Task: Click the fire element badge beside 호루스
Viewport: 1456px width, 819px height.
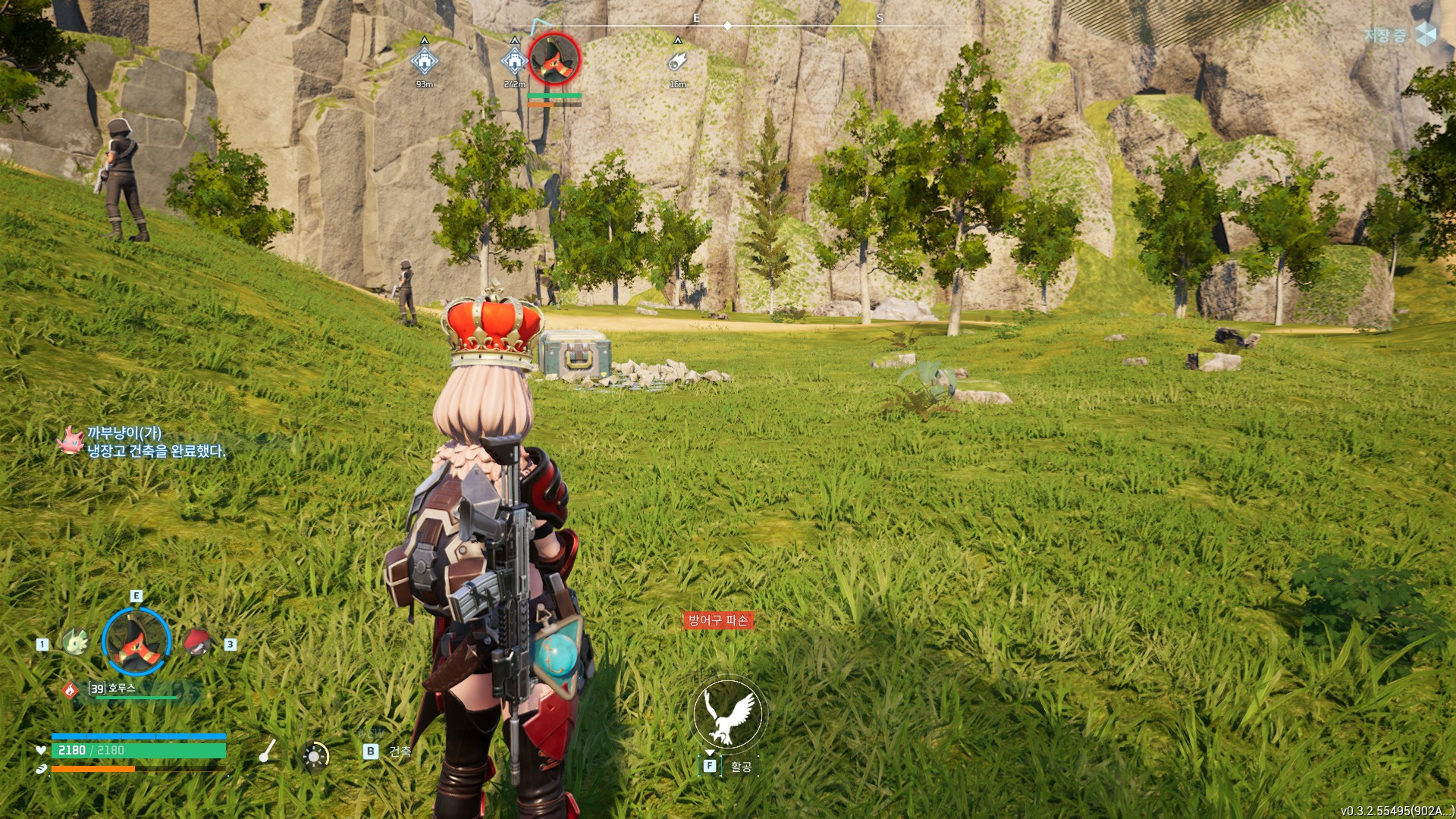Action: 70,690
